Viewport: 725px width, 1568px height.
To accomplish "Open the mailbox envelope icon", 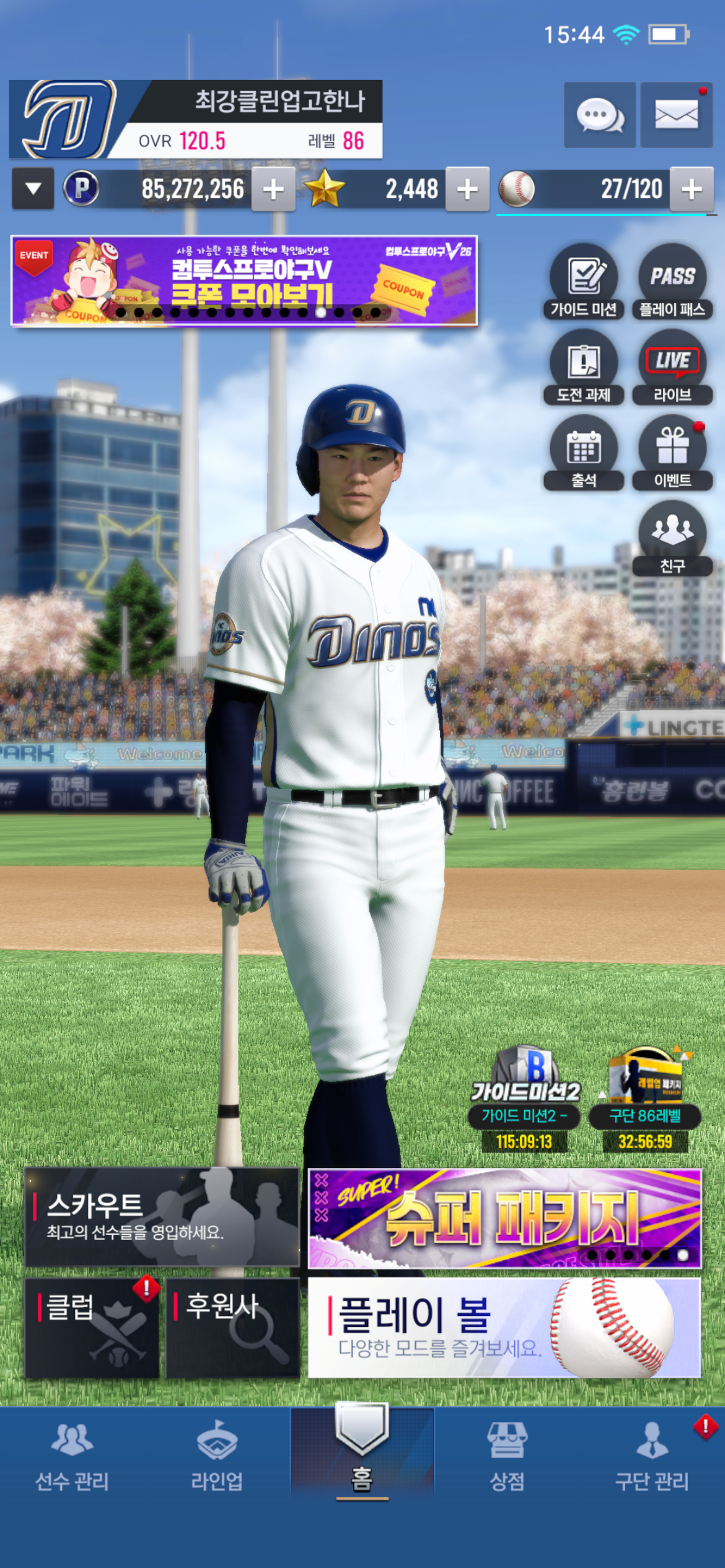I will coord(676,115).
